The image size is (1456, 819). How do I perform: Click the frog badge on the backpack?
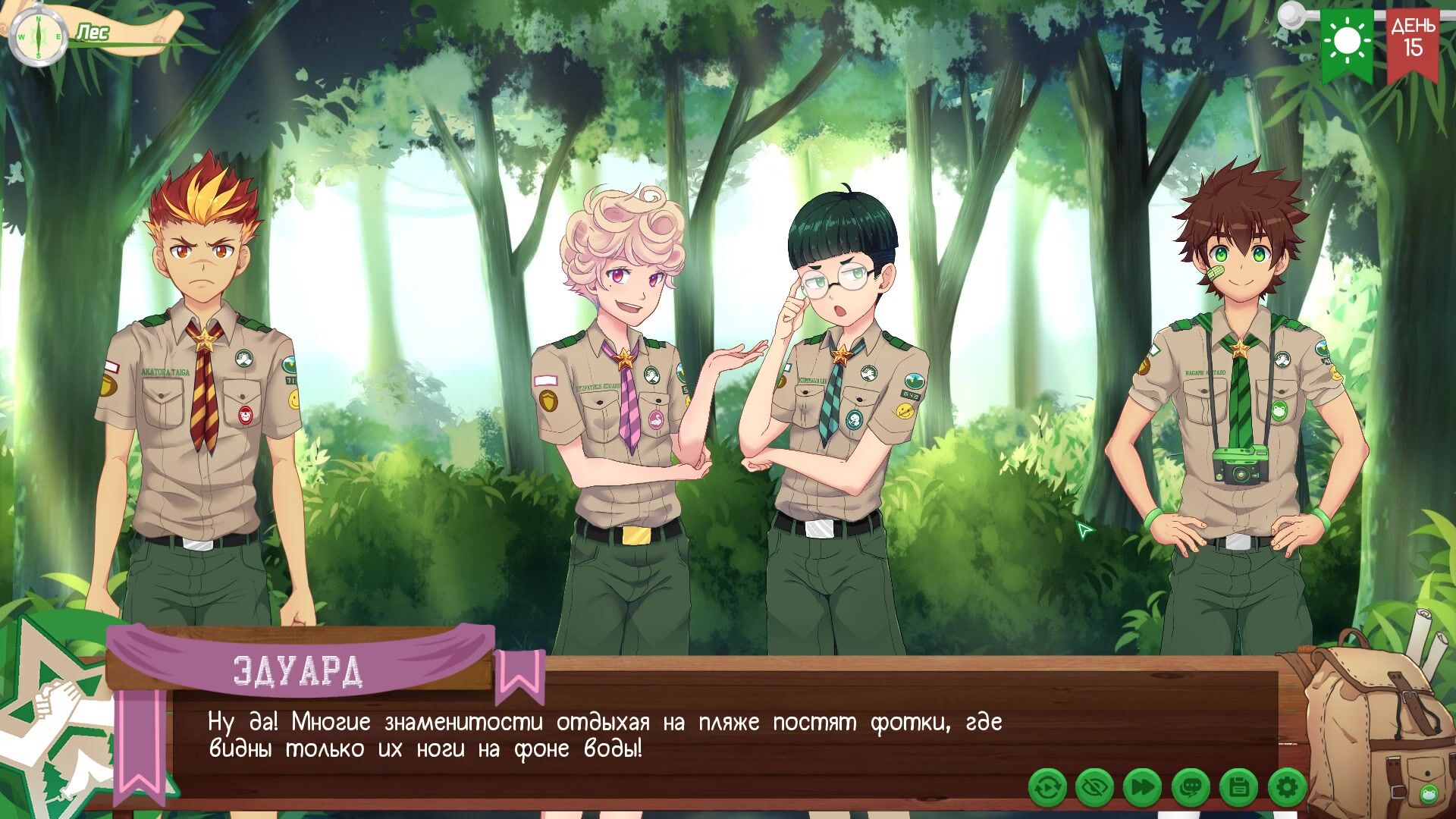1427,795
